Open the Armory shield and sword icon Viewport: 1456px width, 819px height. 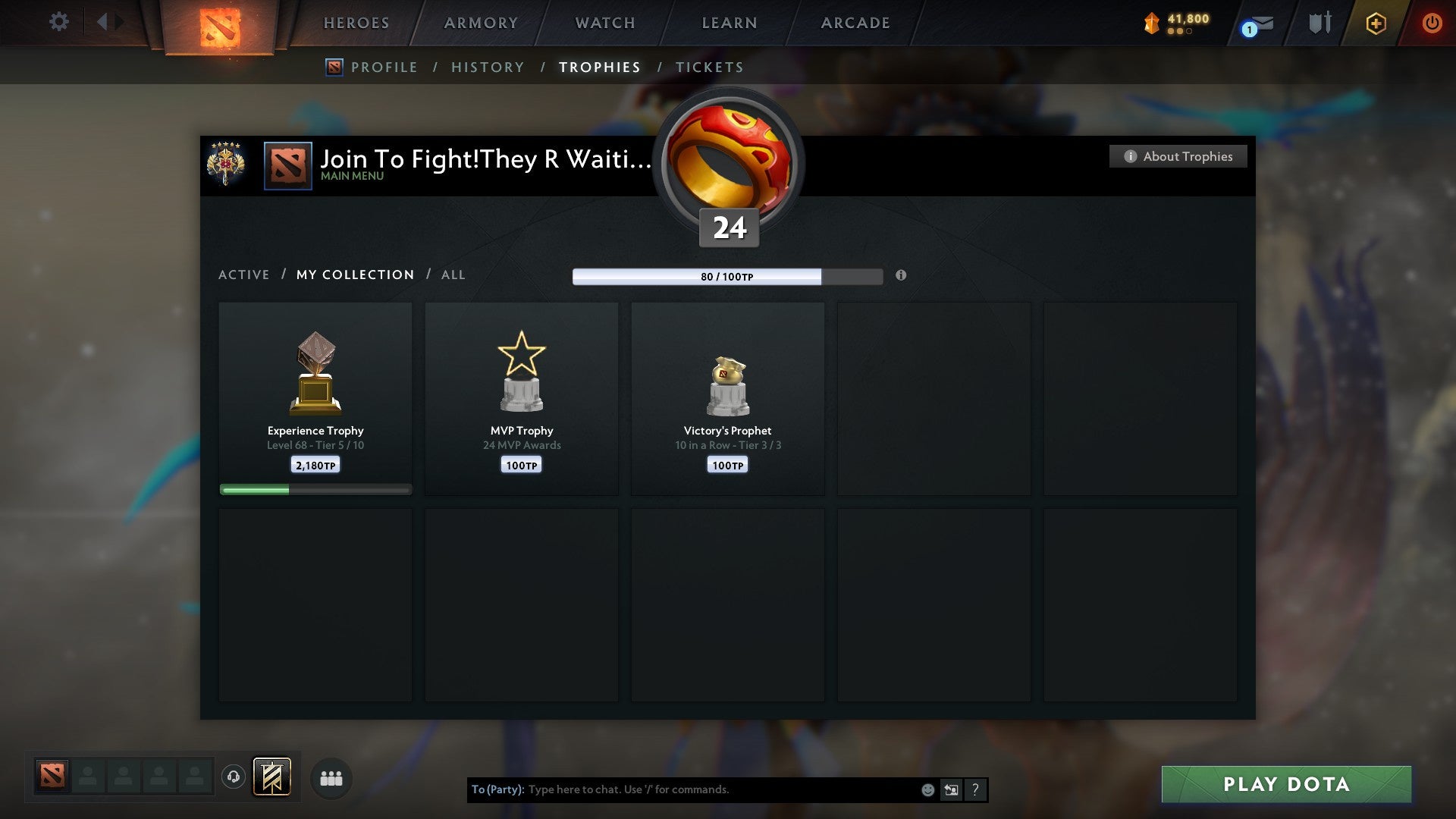click(1319, 23)
